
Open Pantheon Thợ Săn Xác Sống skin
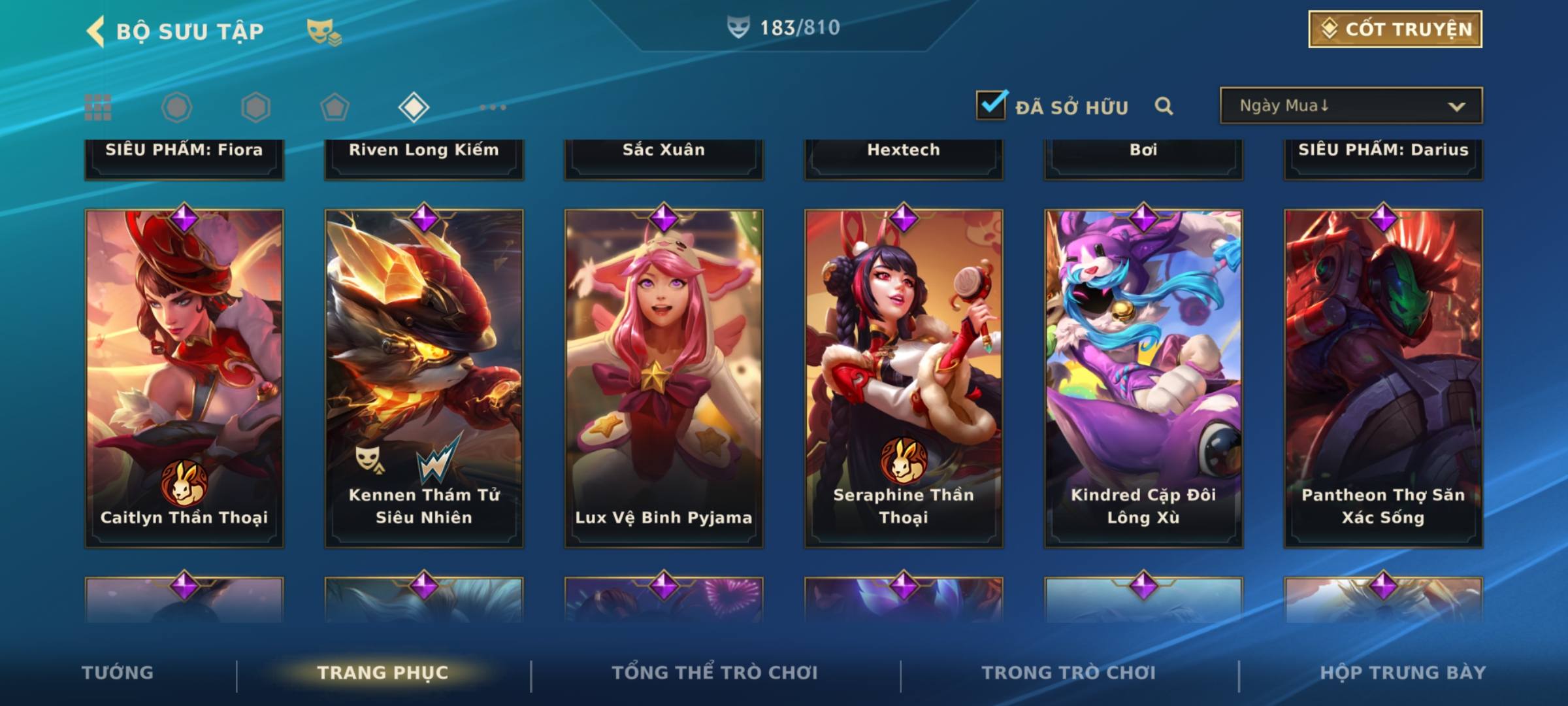coord(1383,378)
